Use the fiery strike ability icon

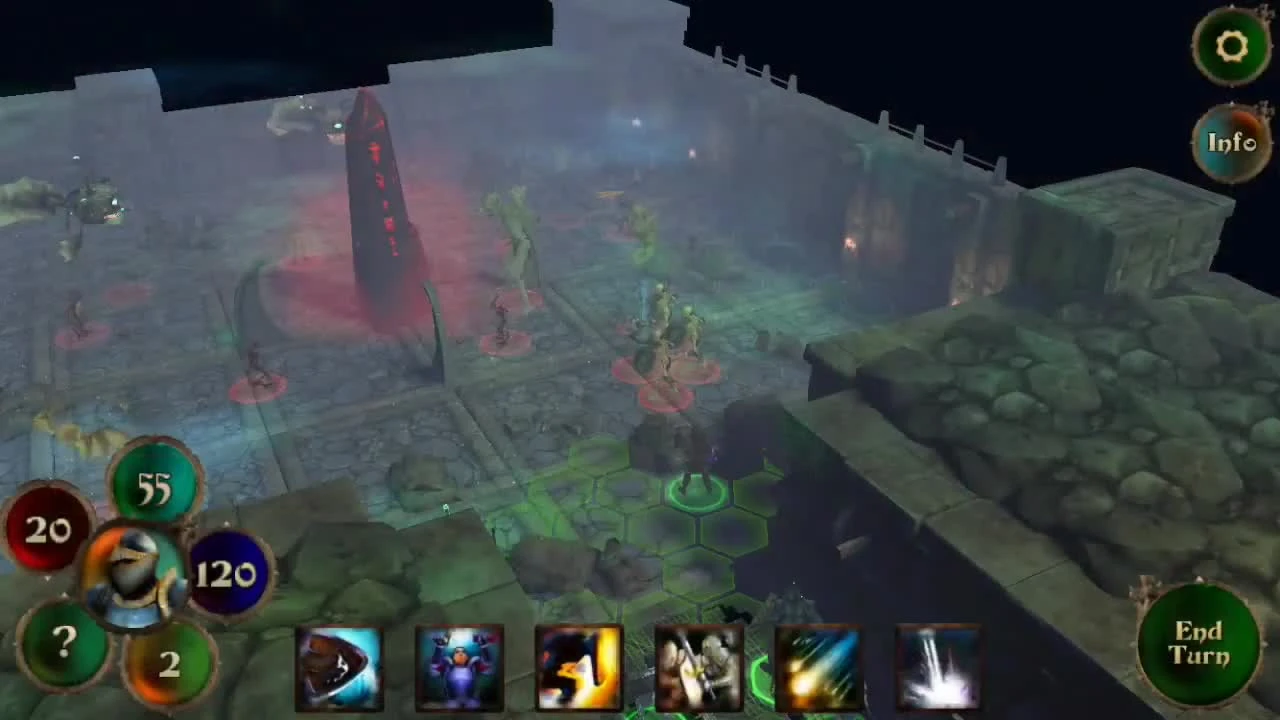[x=578, y=665]
